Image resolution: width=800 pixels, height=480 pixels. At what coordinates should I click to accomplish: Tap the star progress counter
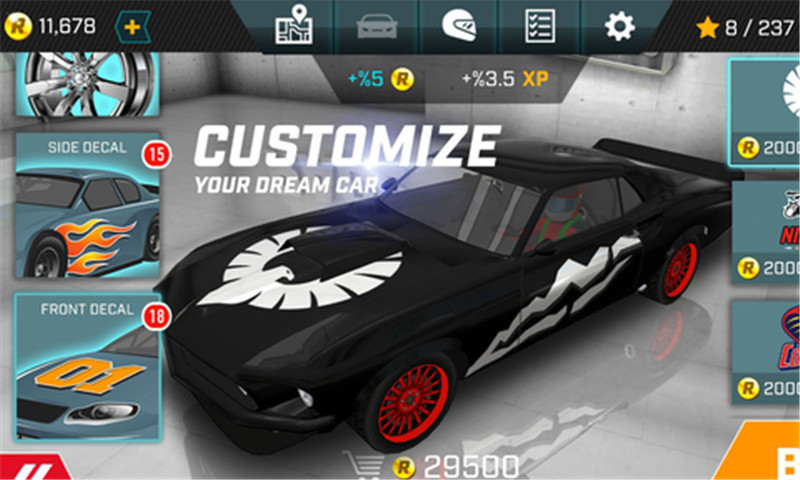coord(744,27)
